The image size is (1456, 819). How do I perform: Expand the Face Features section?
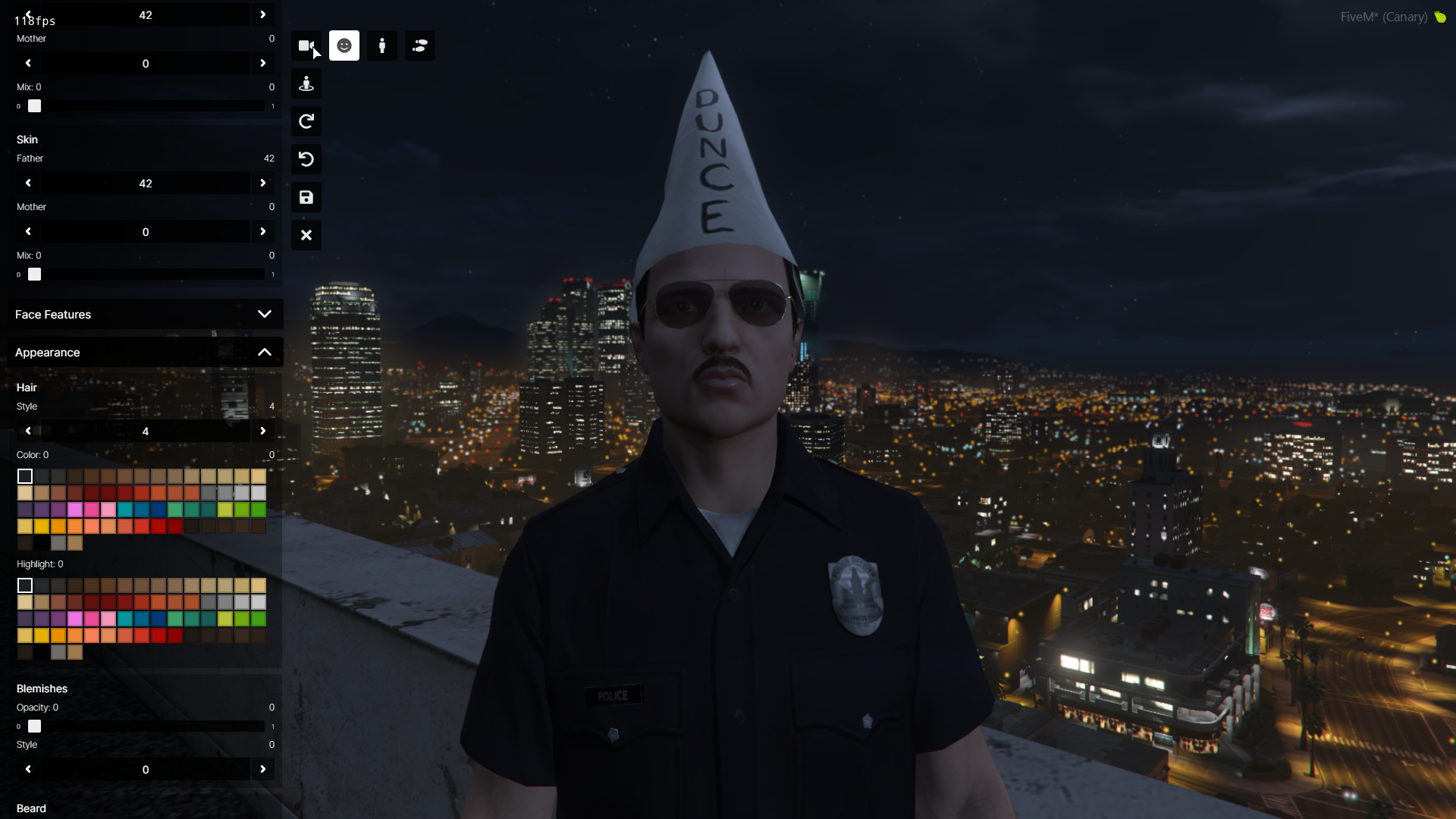(x=264, y=314)
